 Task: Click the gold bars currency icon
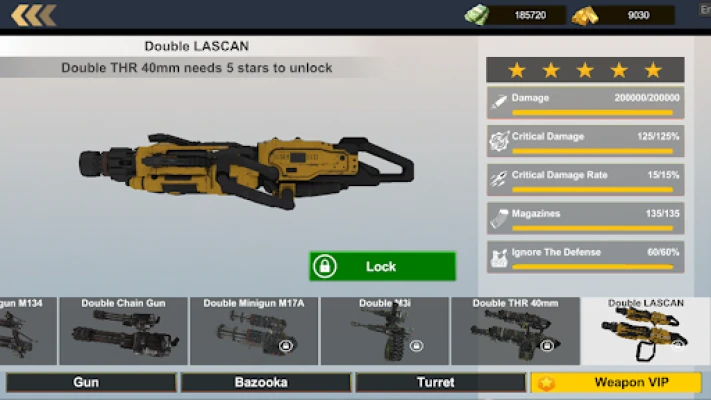point(585,15)
